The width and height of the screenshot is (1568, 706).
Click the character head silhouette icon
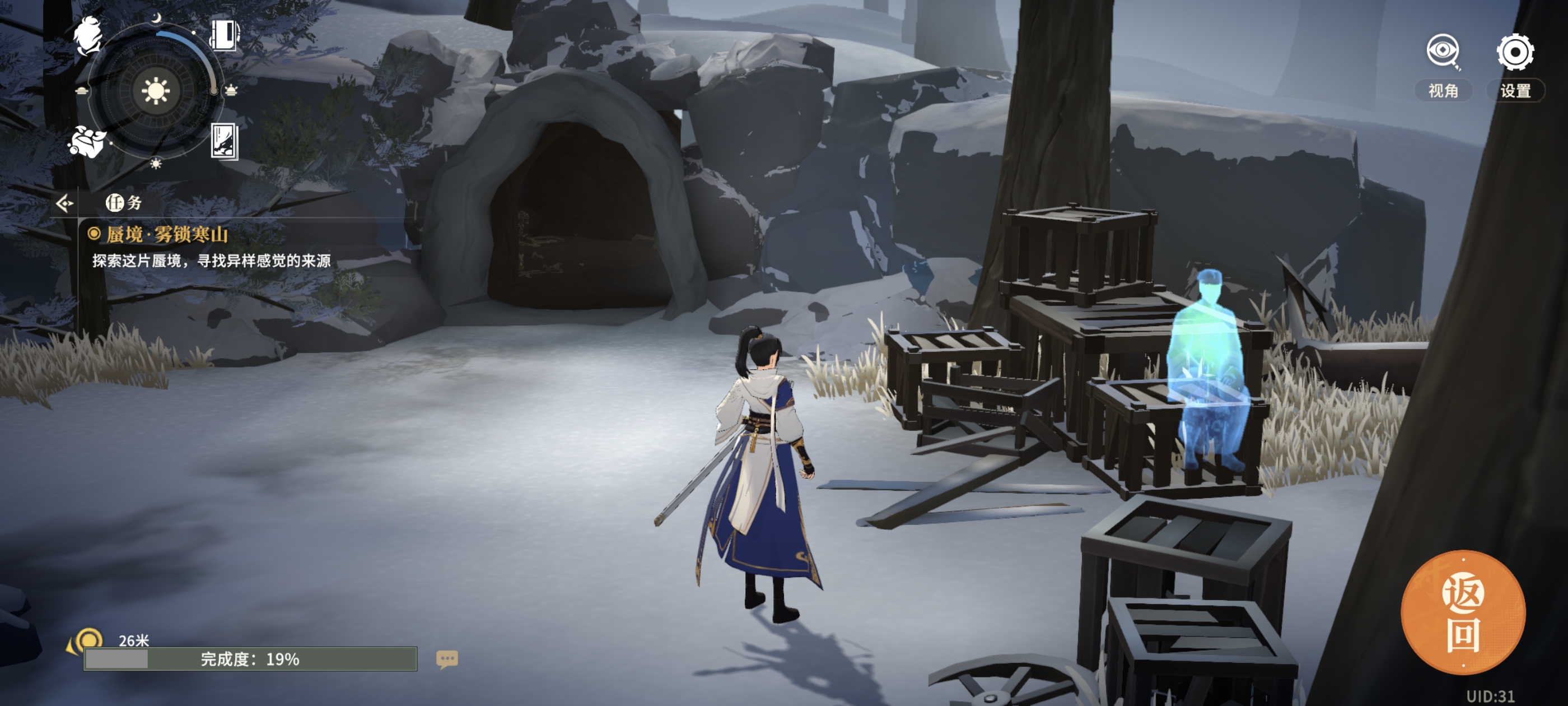click(89, 35)
